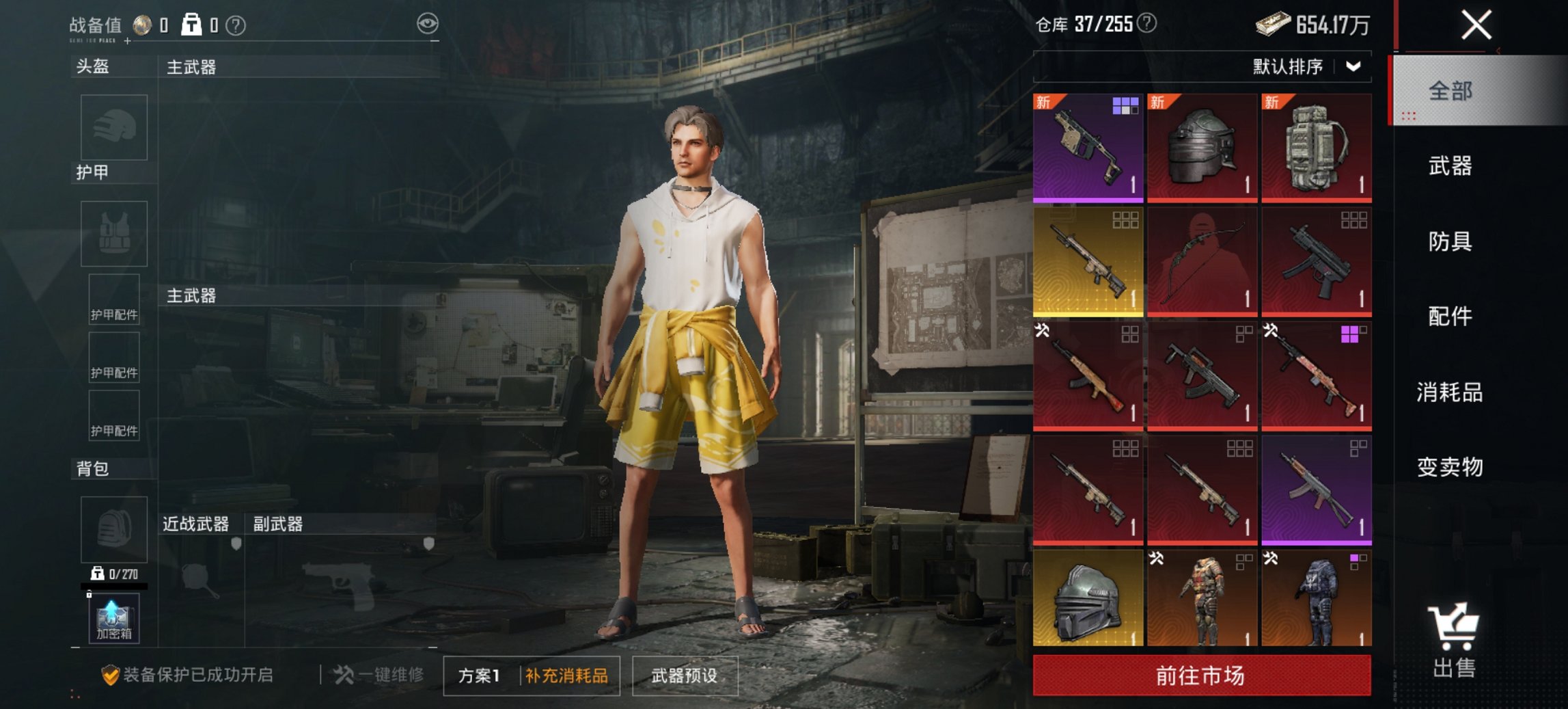
Task: Click the 背包 backpack slot
Action: coord(113,530)
